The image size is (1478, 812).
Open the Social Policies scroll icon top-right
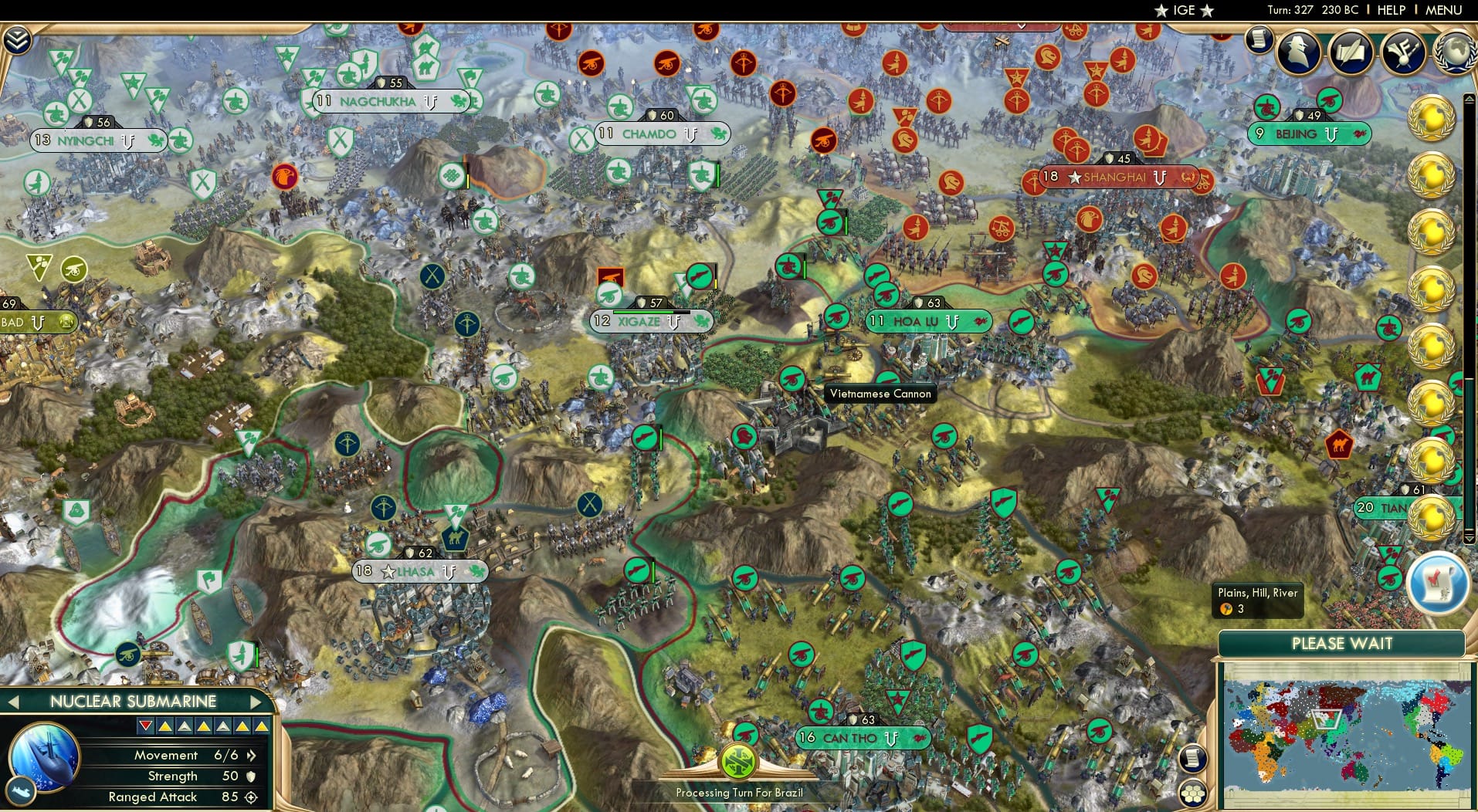tap(1260, 41)
